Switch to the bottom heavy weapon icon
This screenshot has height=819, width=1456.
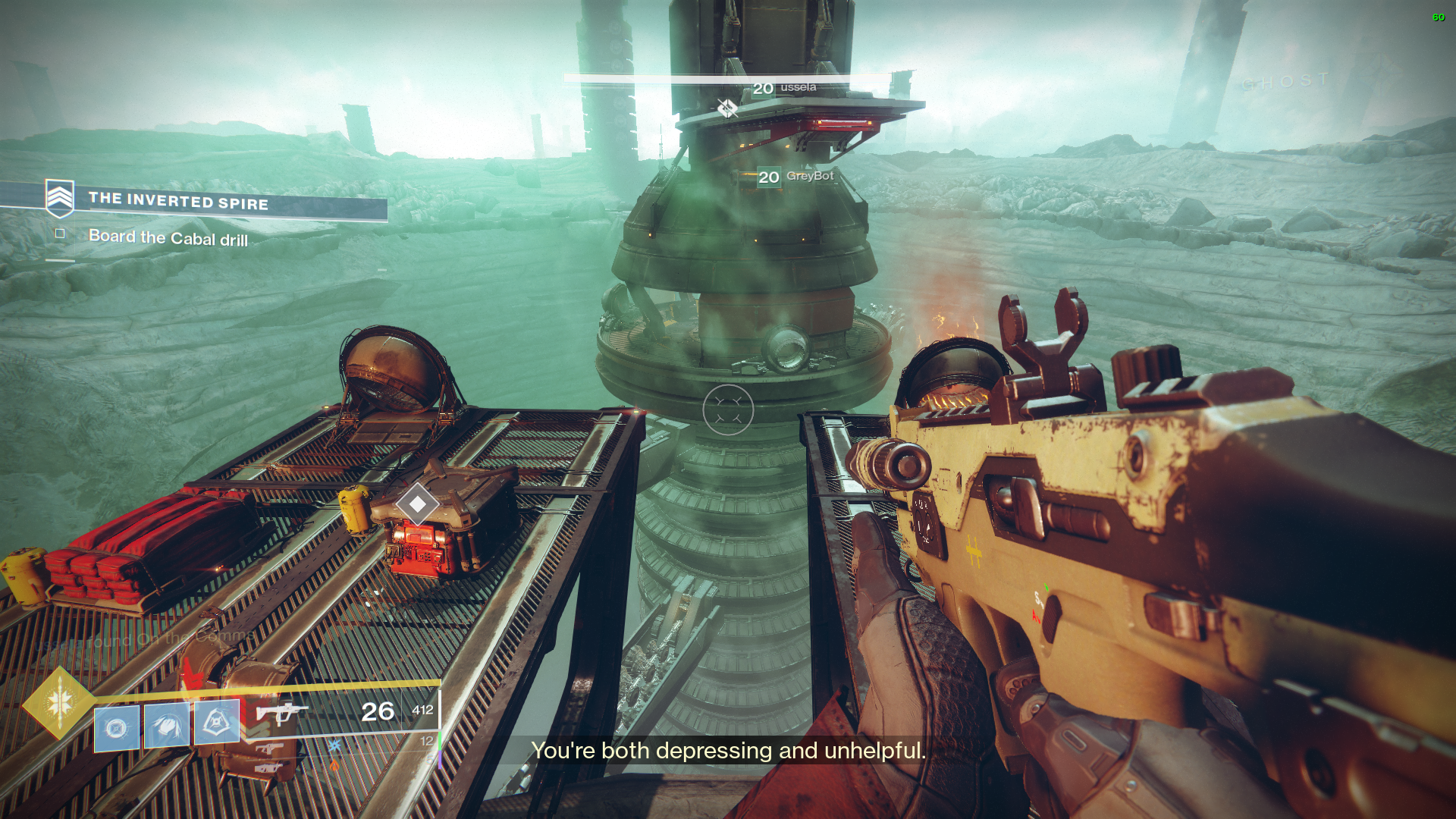pos(268,769)
